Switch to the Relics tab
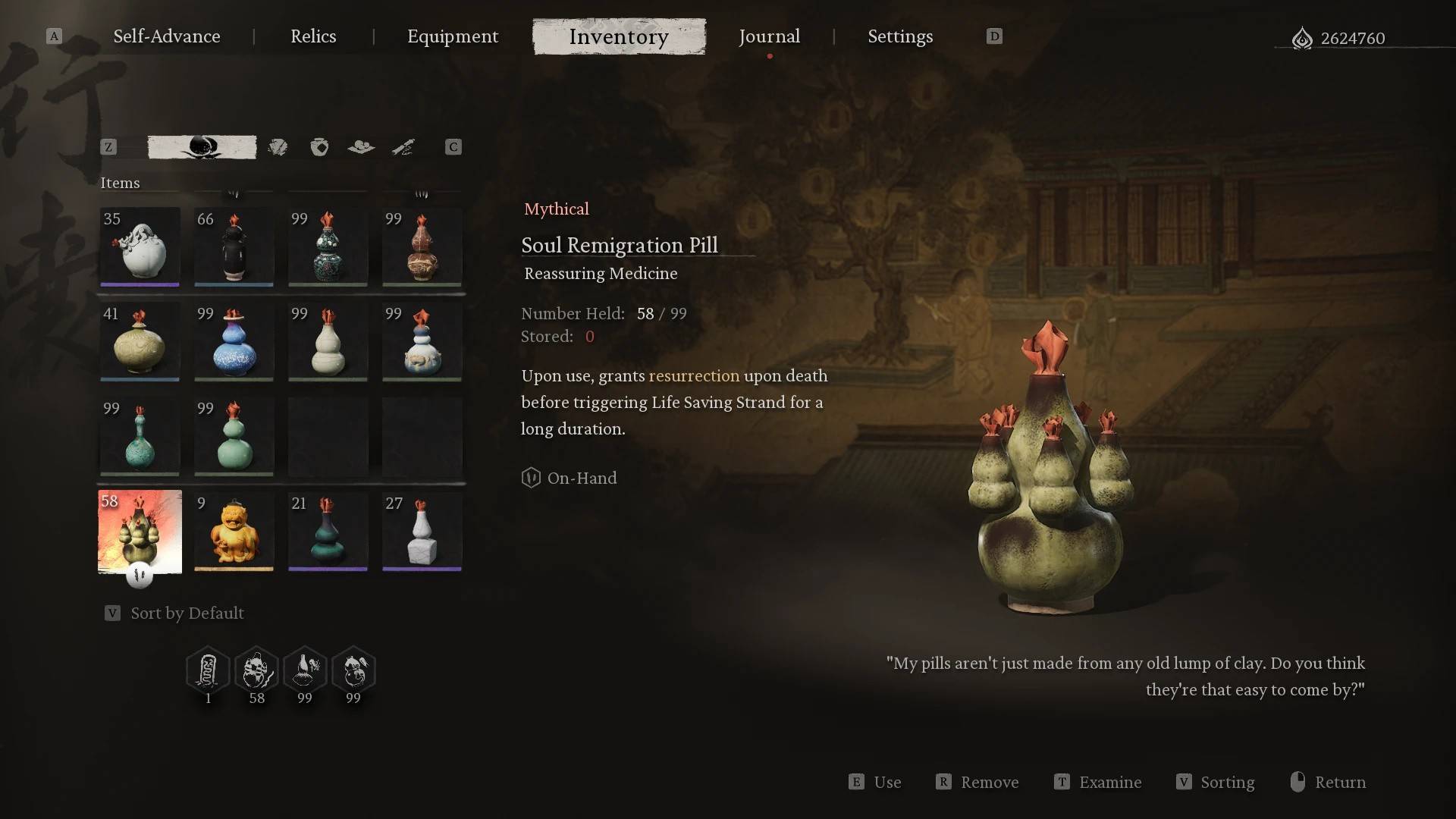This screenshot has width=1456, height=819. (313, 36)
